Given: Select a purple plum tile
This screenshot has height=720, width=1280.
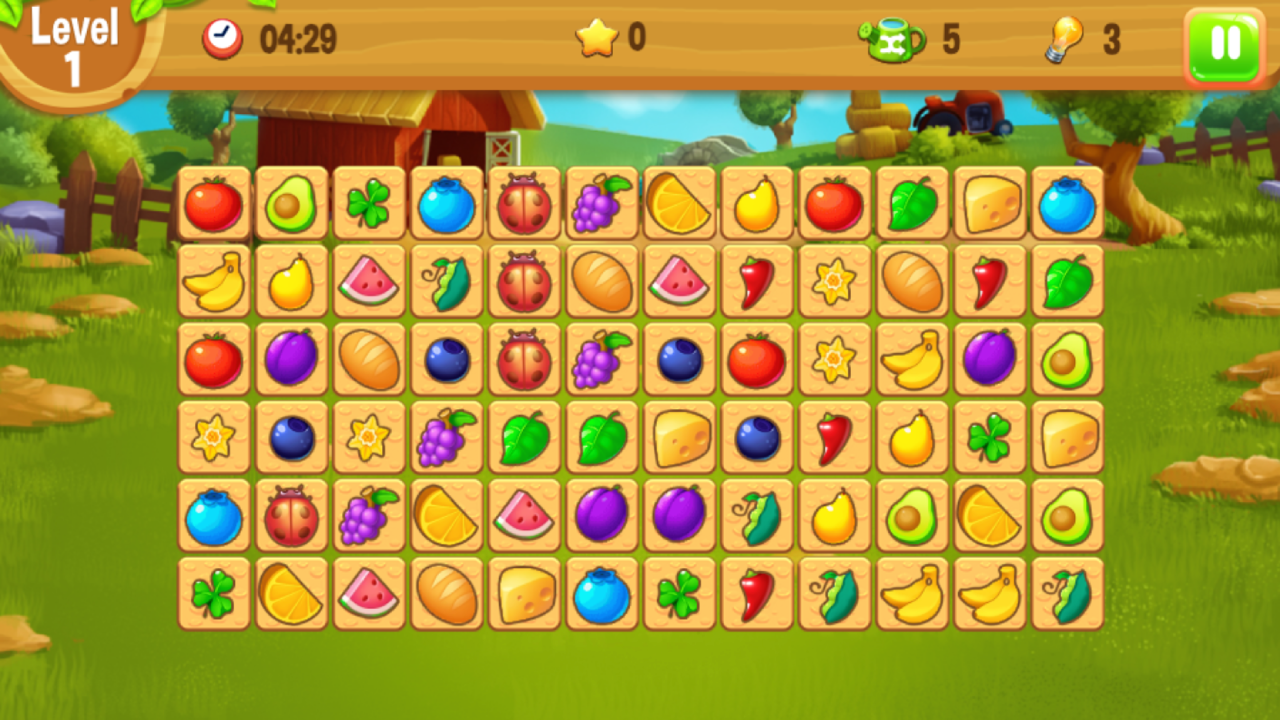Looking at the screenshot, I should (291, 361).
